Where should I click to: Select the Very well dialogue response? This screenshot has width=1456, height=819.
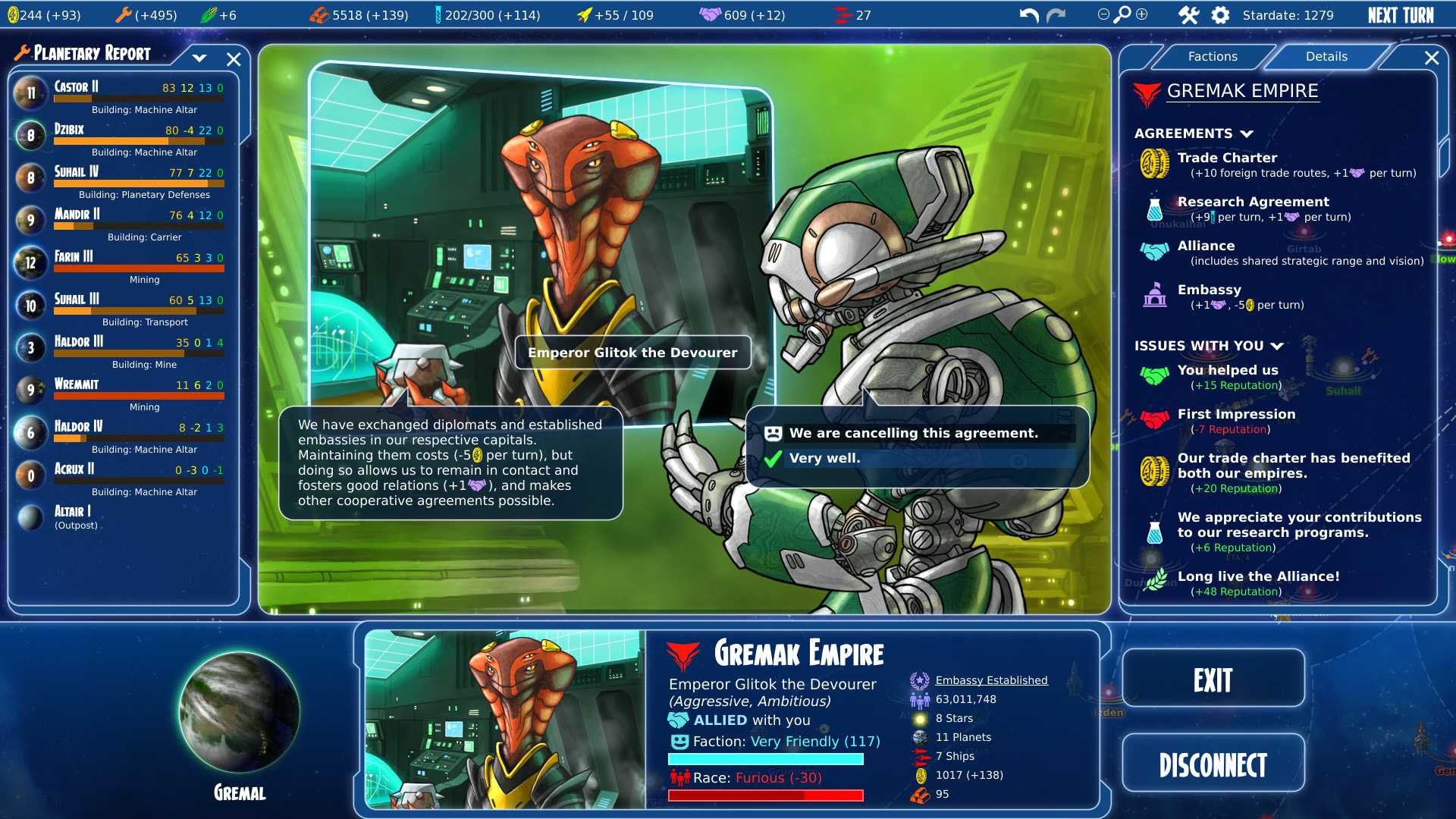pos(825,458)
